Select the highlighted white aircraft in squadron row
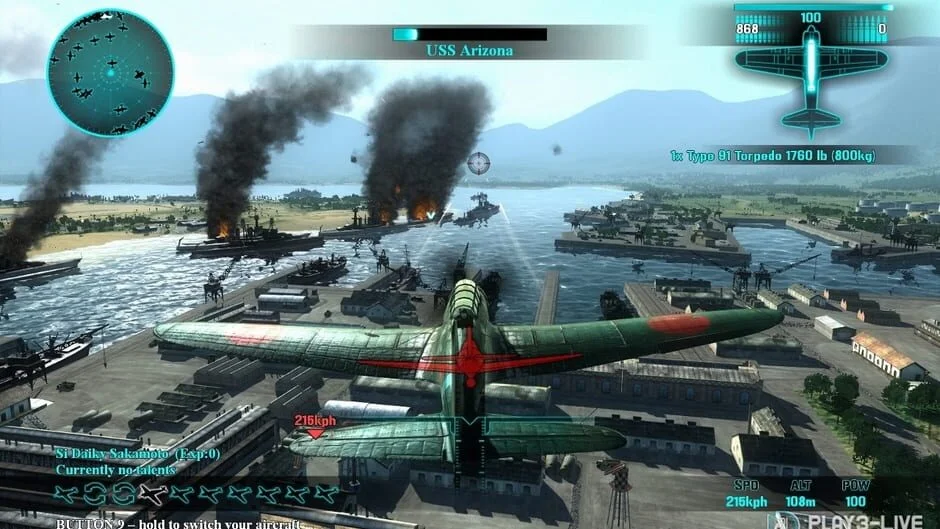The width and height of the screenshot is (940, 529). pos(152,493)
